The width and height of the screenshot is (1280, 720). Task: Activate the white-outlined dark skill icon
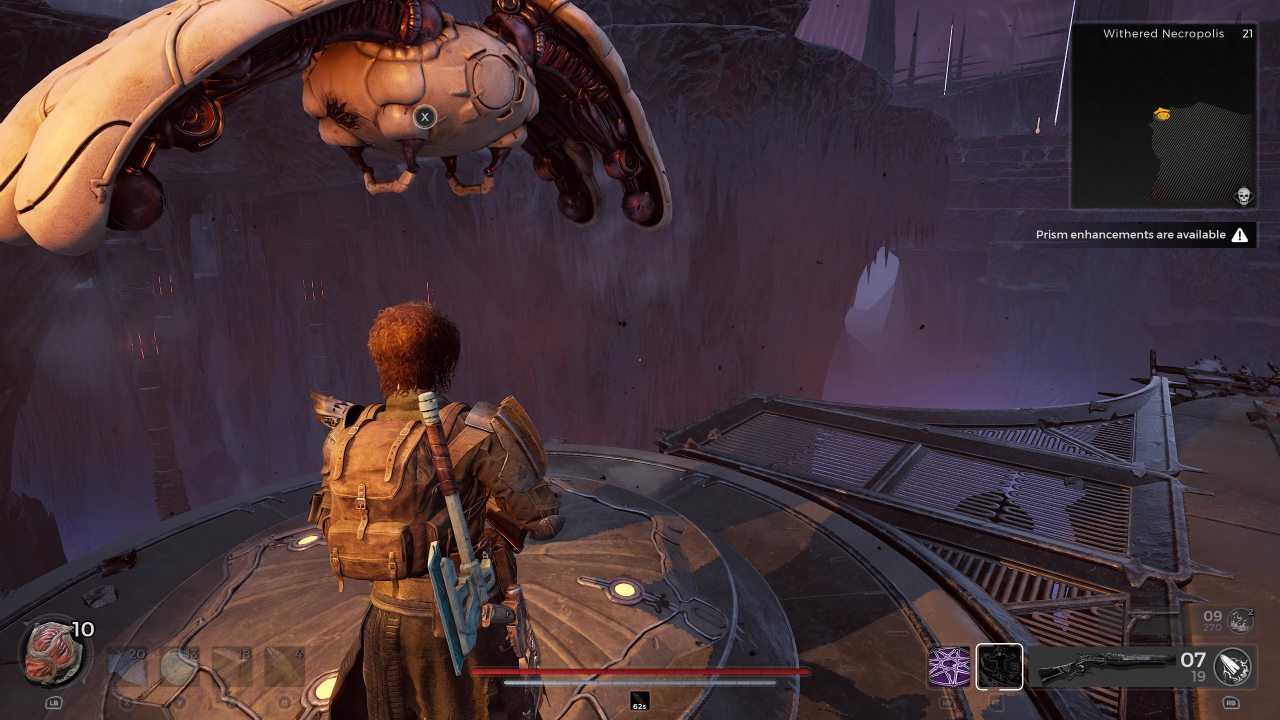coord(999,667)
